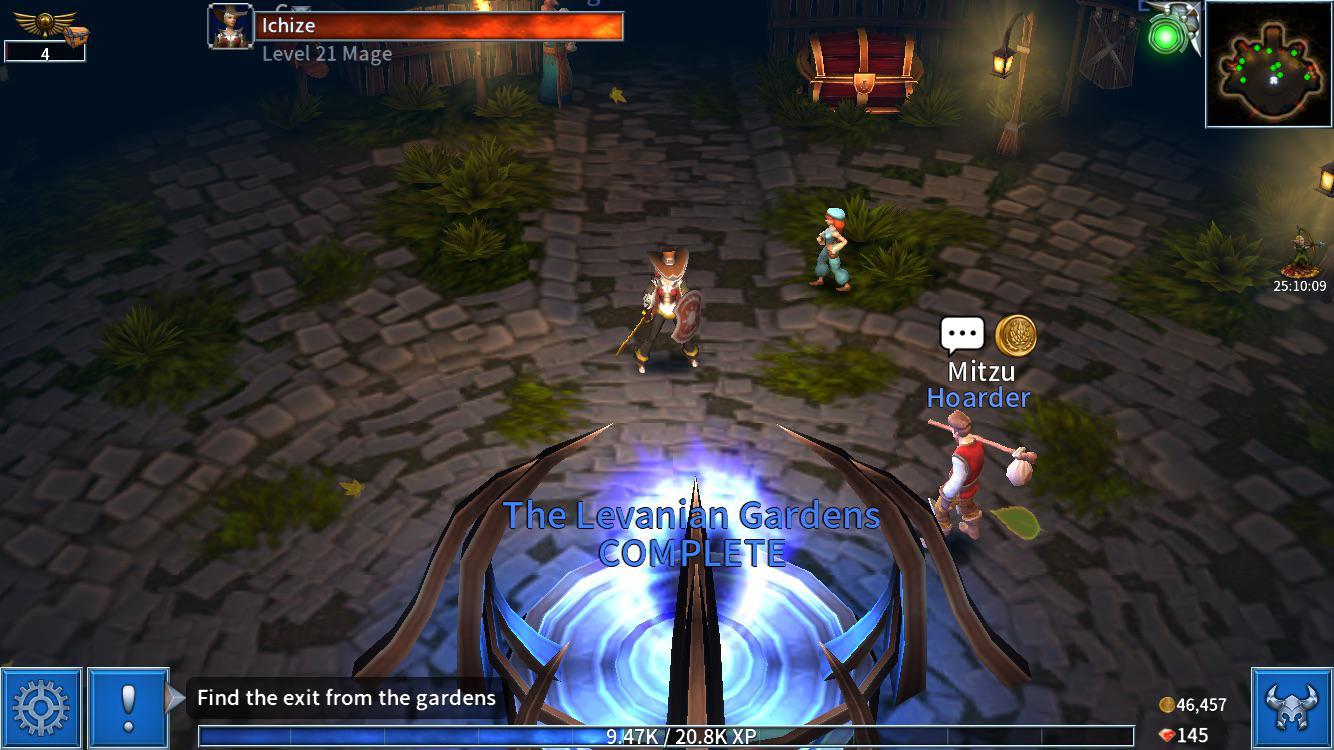Tap the chat bubble above Mitzu
The image size is (1334, 750).
click(961, 332)
